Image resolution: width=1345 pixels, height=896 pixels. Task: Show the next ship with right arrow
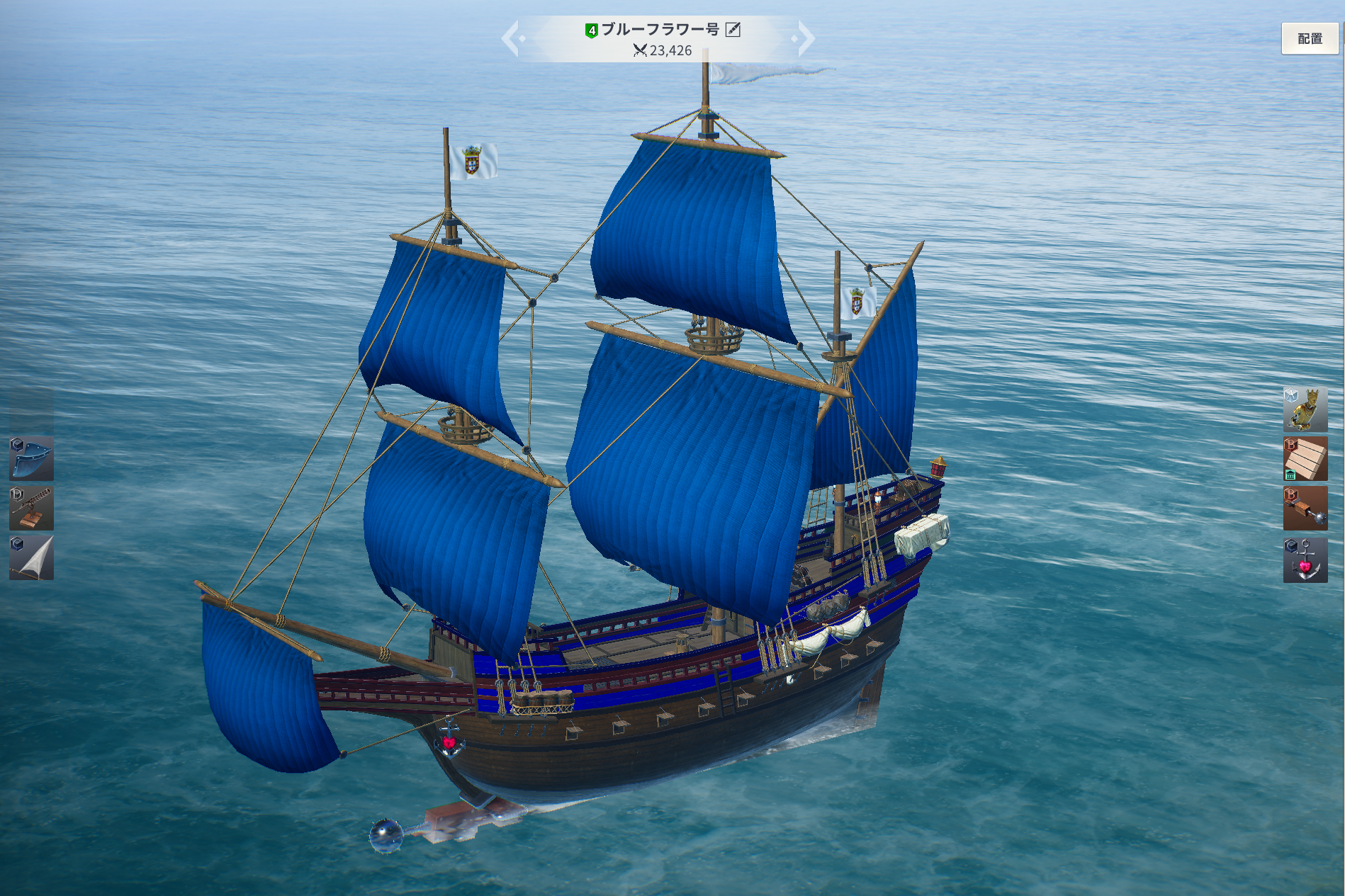tap(805, 38)
